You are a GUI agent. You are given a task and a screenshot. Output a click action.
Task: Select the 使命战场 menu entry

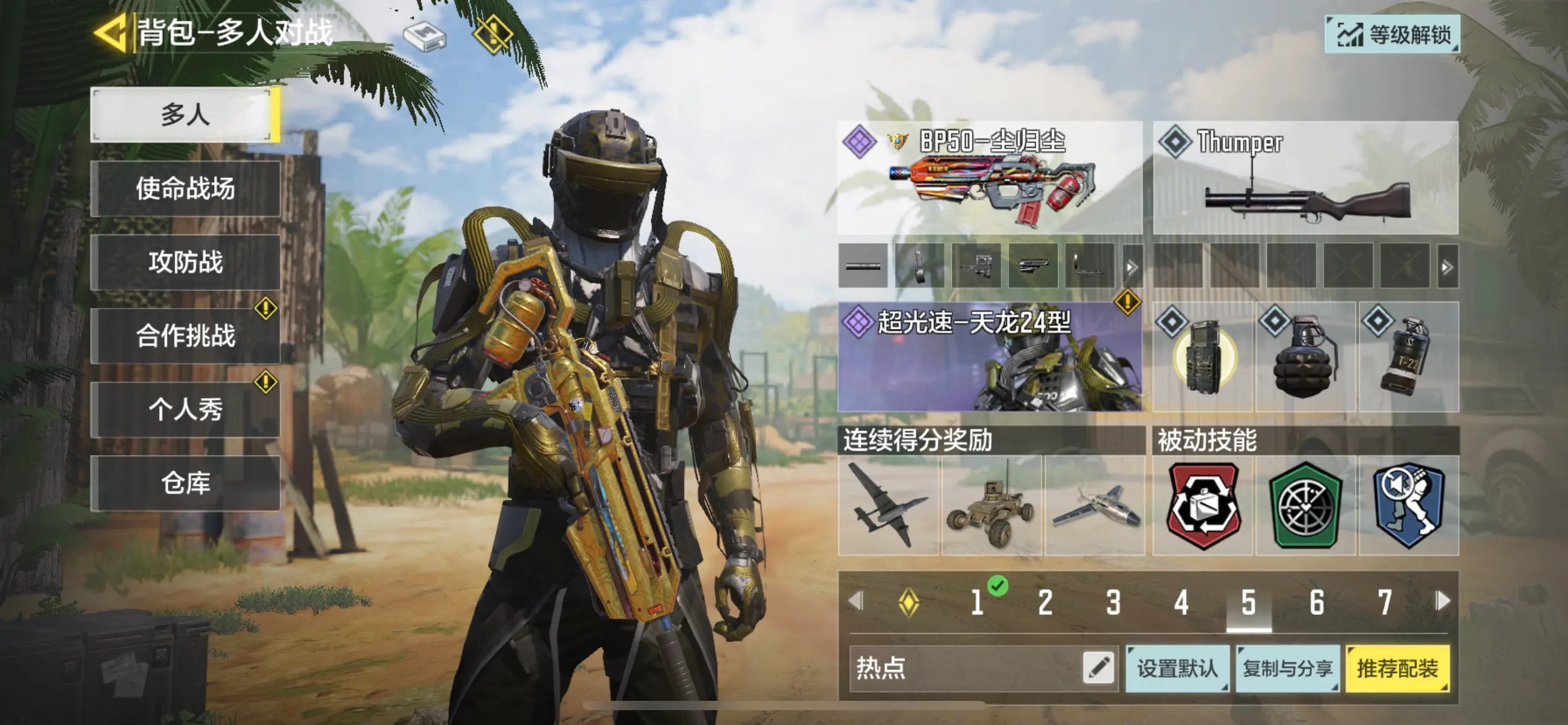point(185,188)
